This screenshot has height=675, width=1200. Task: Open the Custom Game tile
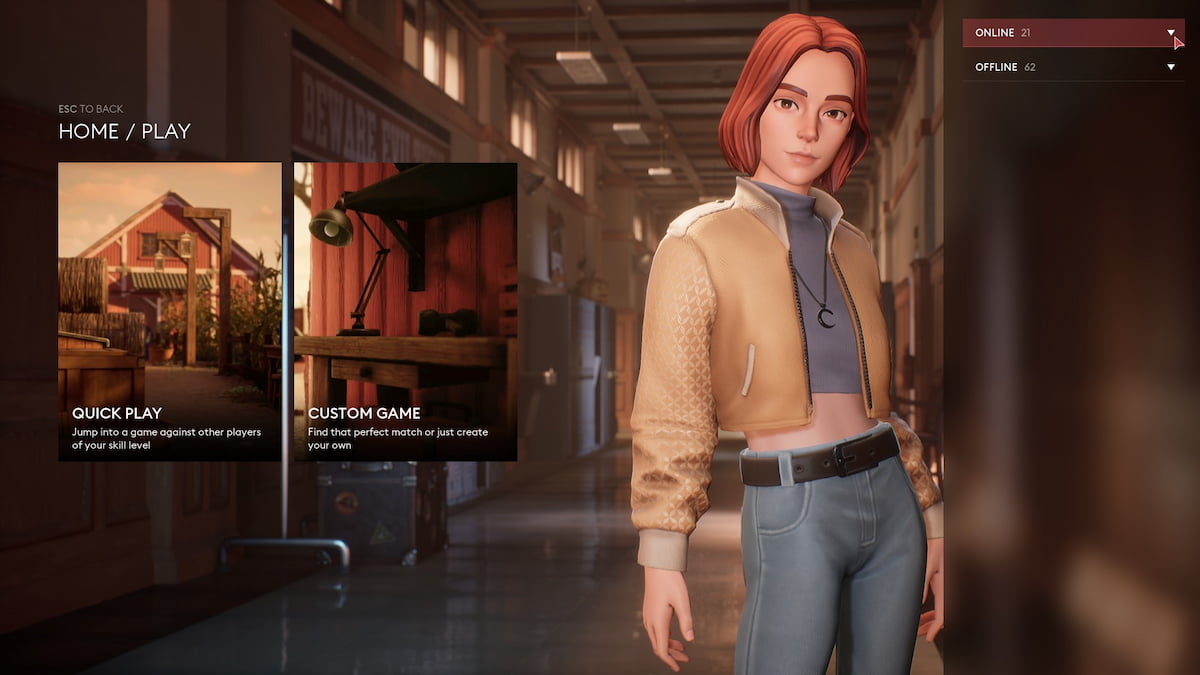pyautogui.click(x=405, y=311)
